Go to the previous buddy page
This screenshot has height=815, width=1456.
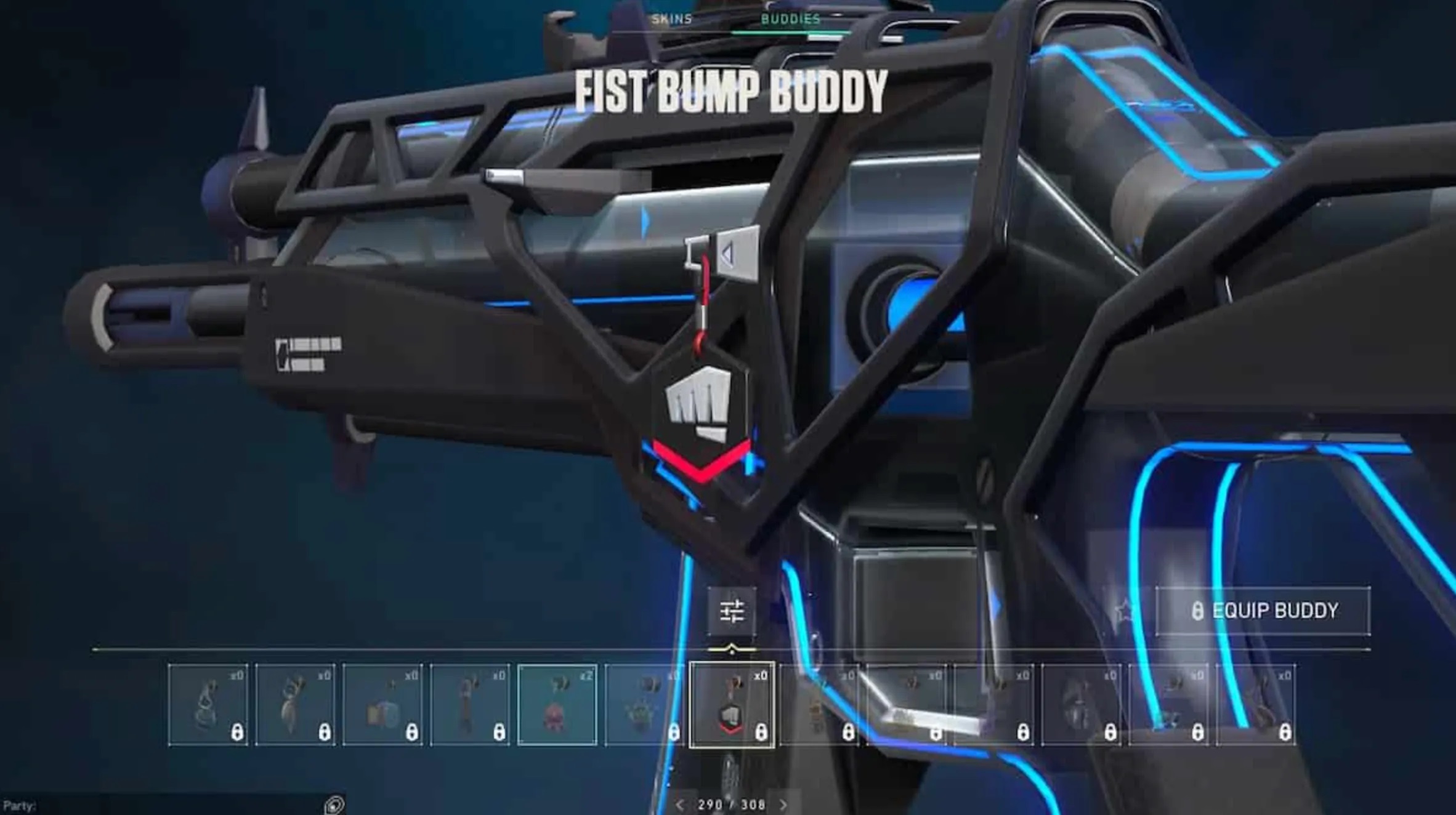679,805
